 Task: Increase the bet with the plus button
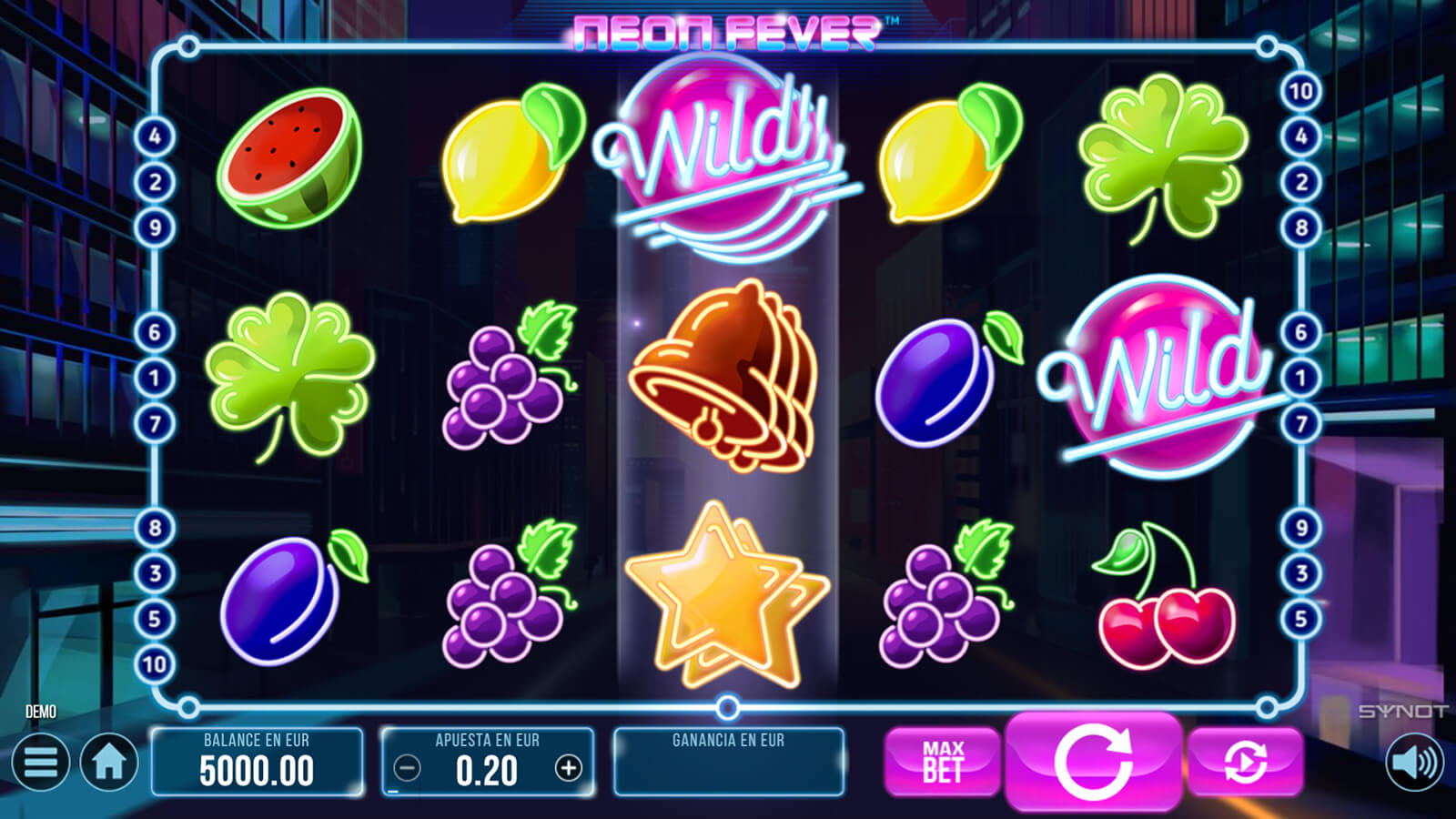569,769
